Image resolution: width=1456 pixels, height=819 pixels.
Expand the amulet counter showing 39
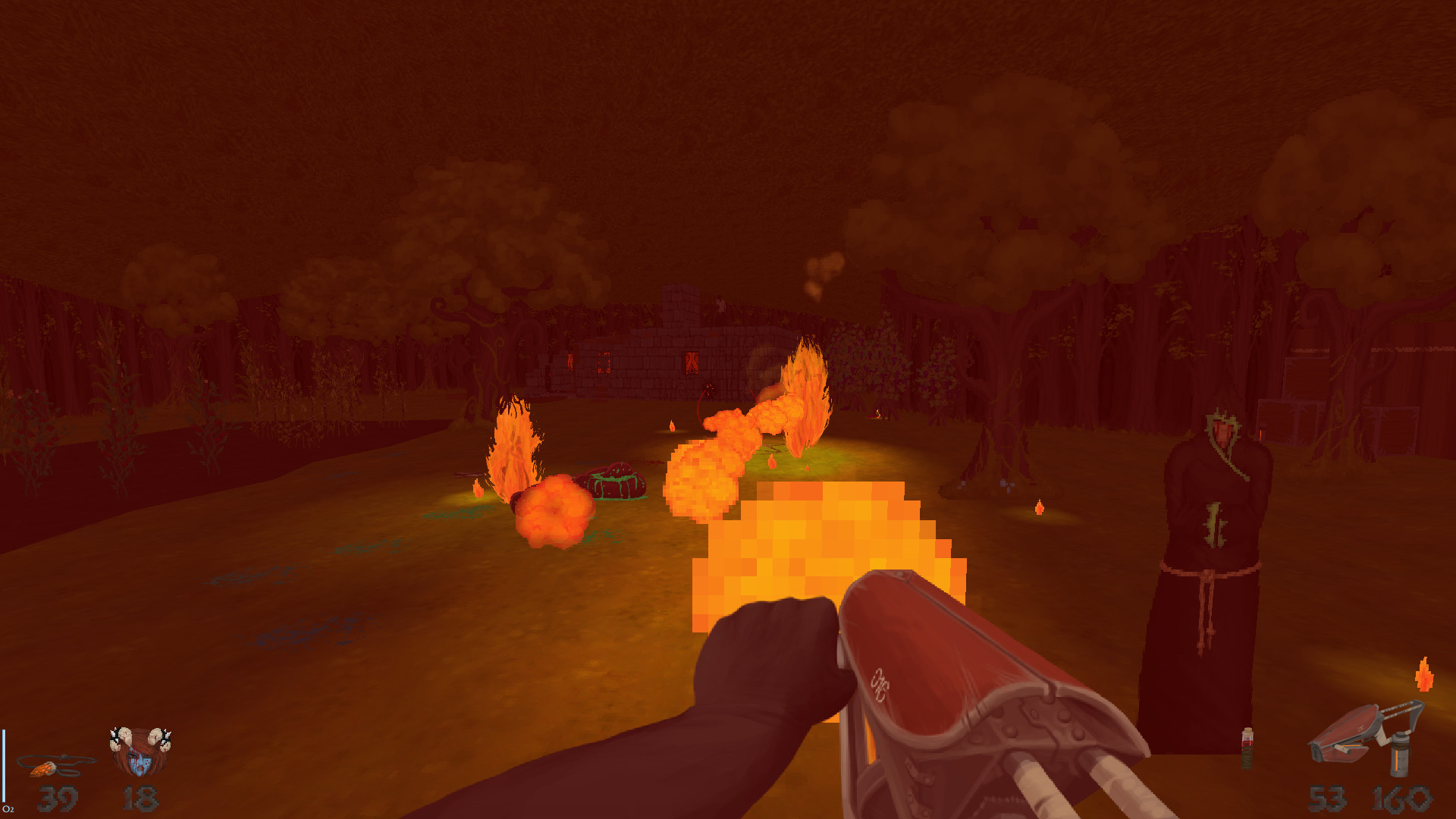[x=57, y=796]
